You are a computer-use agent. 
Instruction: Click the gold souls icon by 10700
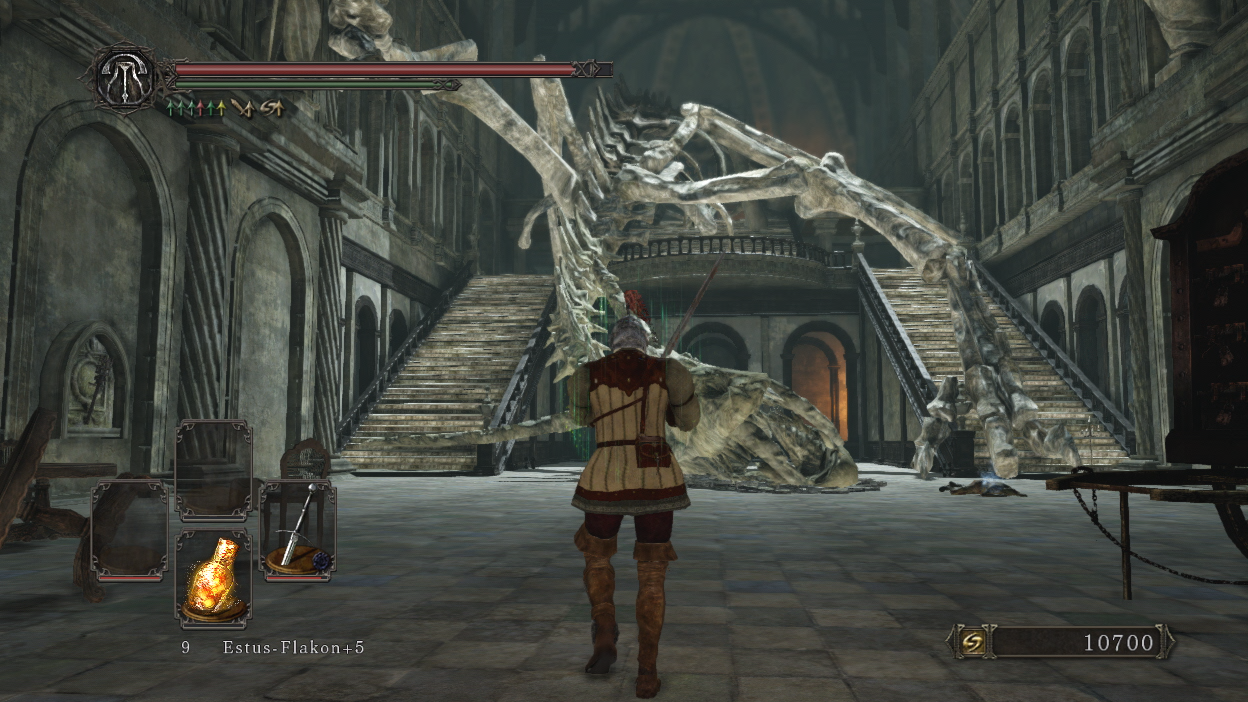[x=972, y=642]
